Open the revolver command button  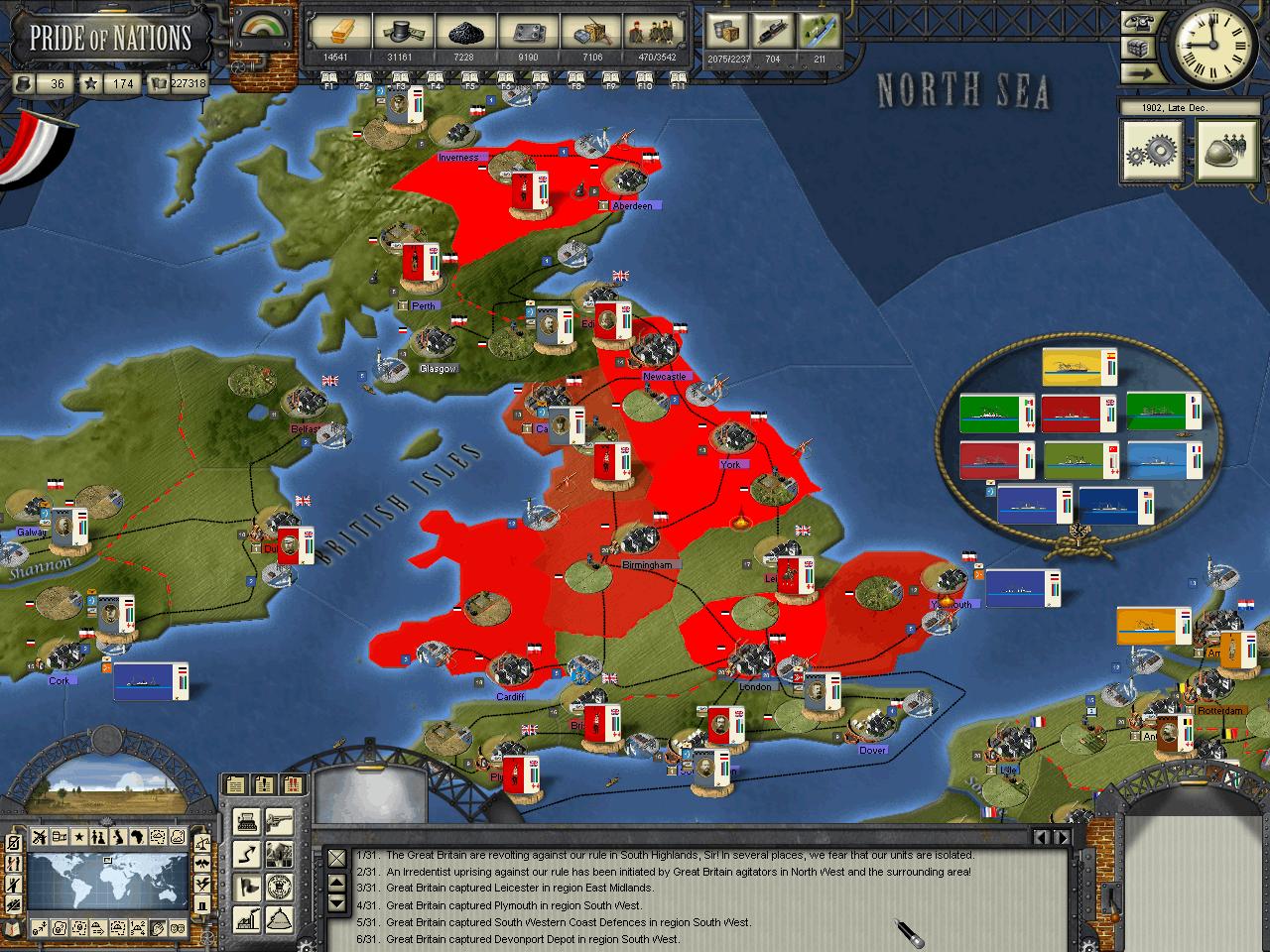[x=280, y=820]
